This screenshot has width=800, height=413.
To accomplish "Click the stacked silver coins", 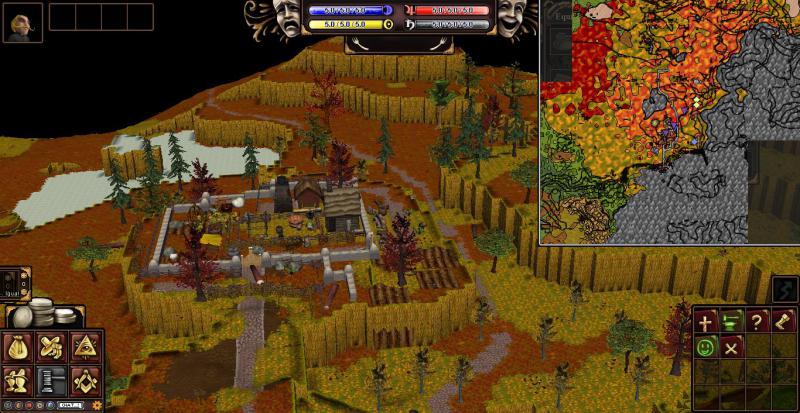I will (x=40, y=312).
